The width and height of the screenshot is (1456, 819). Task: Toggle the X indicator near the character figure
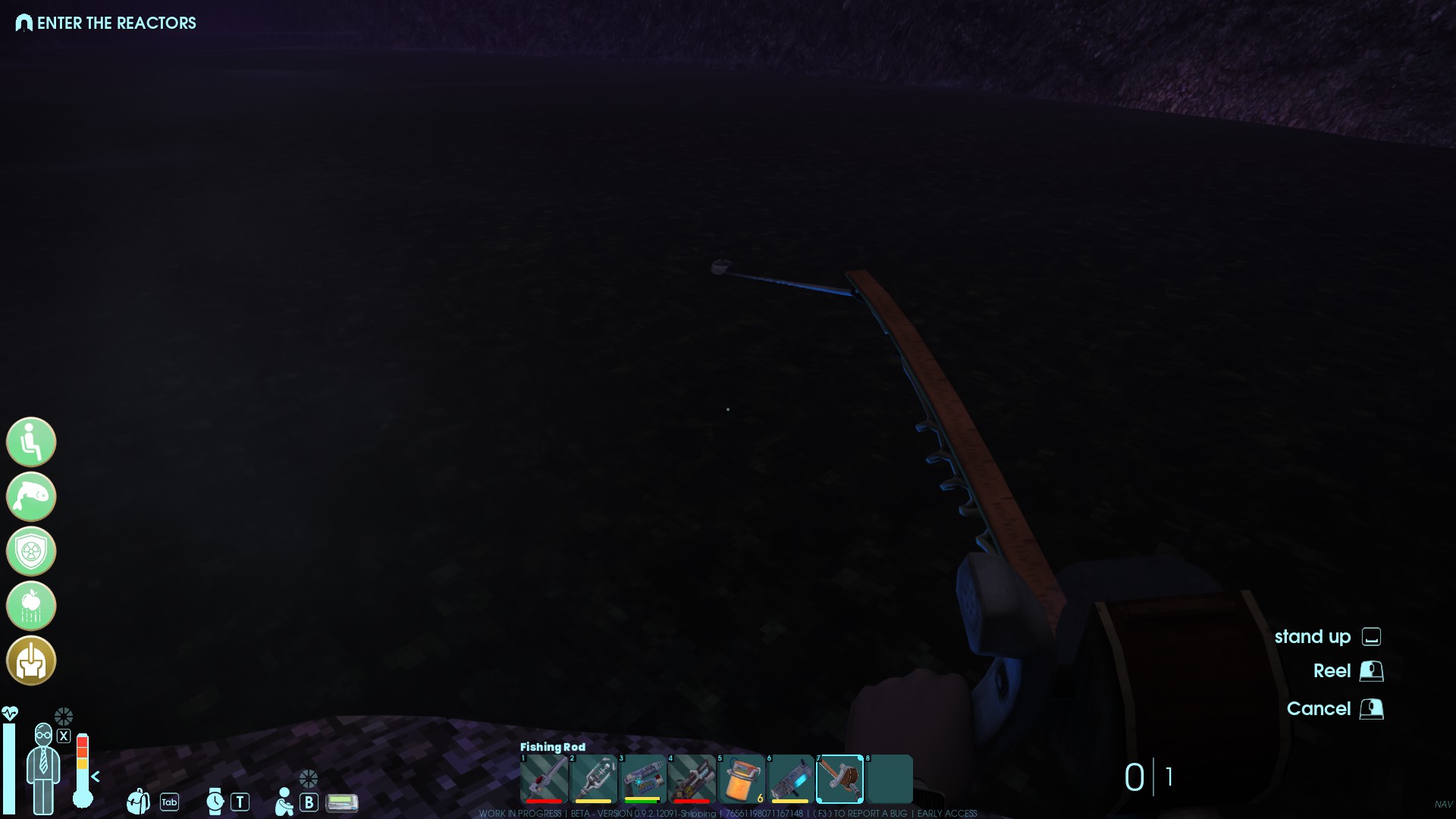(64, 736)
